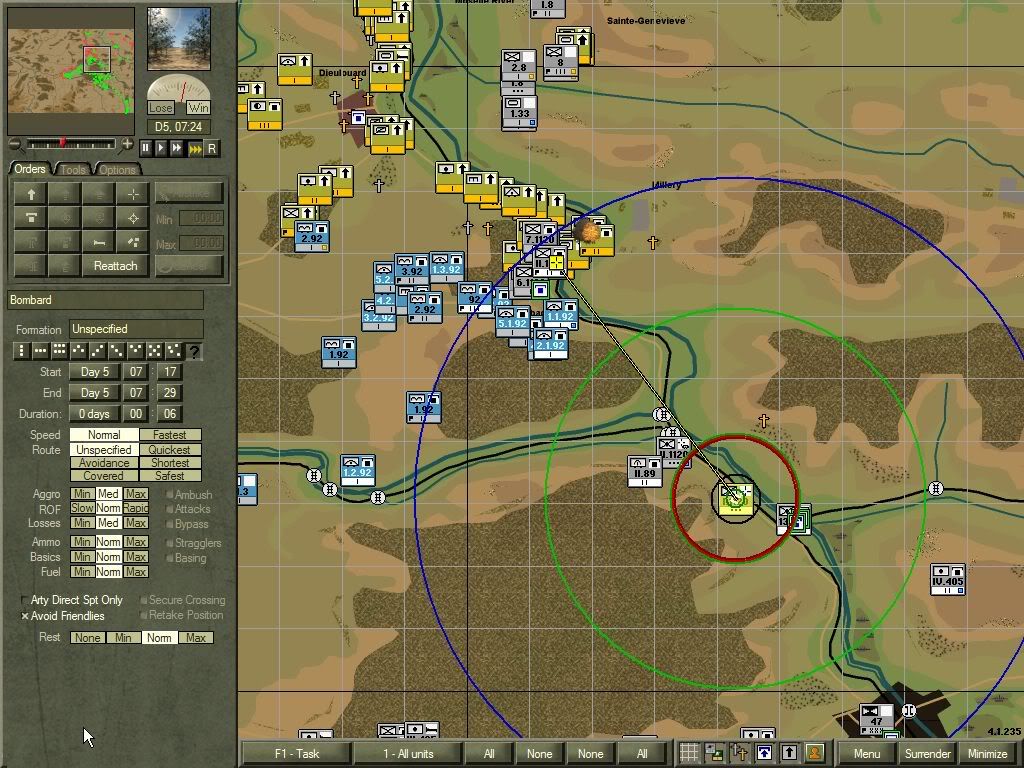Select the Covered route option
This screenshot has width=1024, height=768.
point(104,476)
